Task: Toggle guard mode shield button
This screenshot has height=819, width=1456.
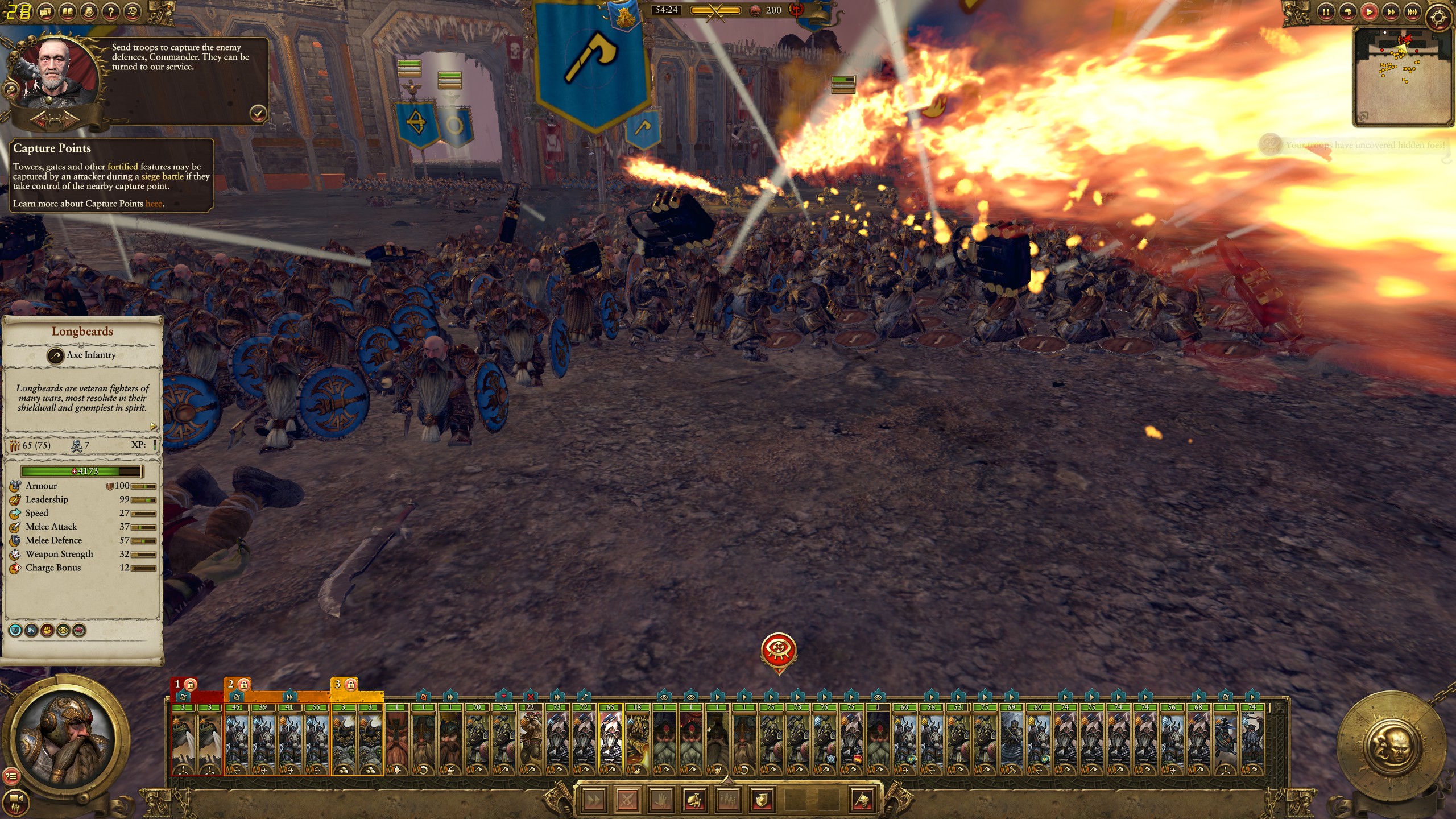Action: click(x=761, y=800)
